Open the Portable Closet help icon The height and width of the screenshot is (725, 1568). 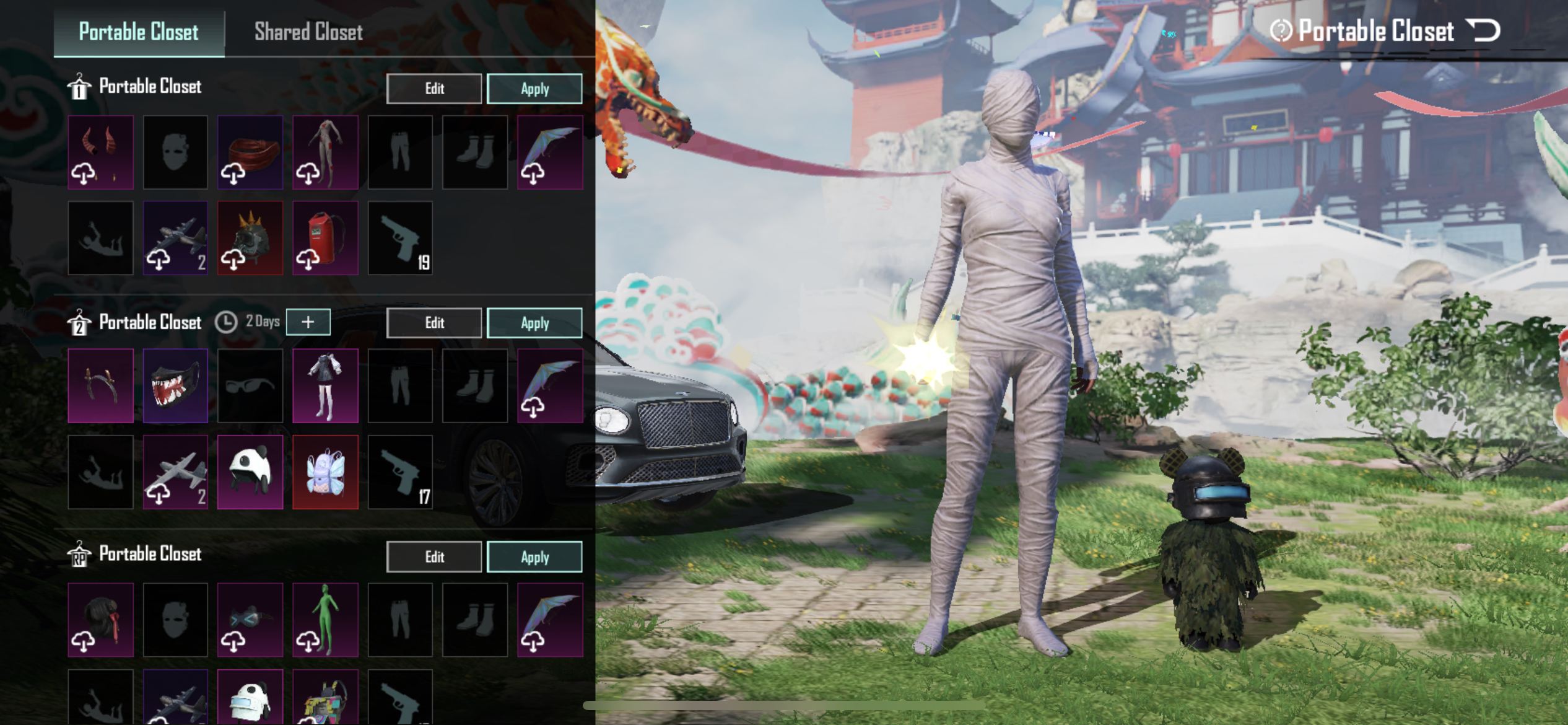pyautogui.click(x=1281, y=30)
